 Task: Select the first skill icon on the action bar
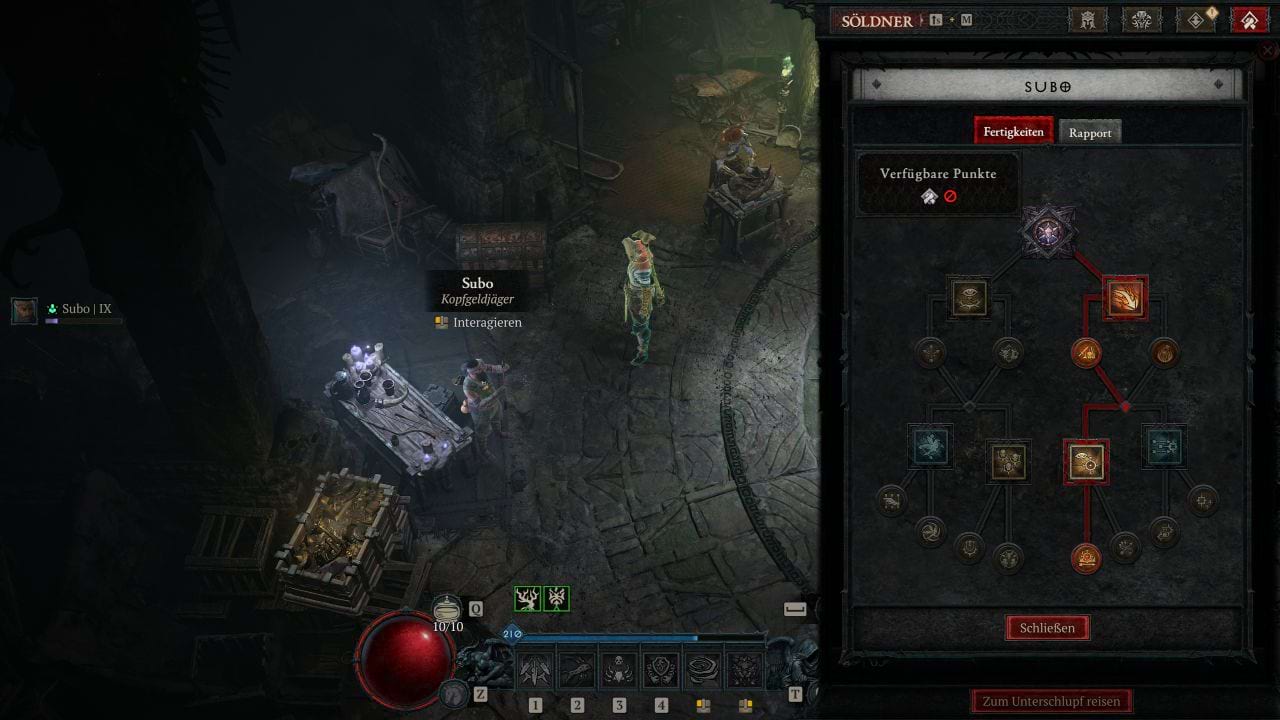pos(535,670)
